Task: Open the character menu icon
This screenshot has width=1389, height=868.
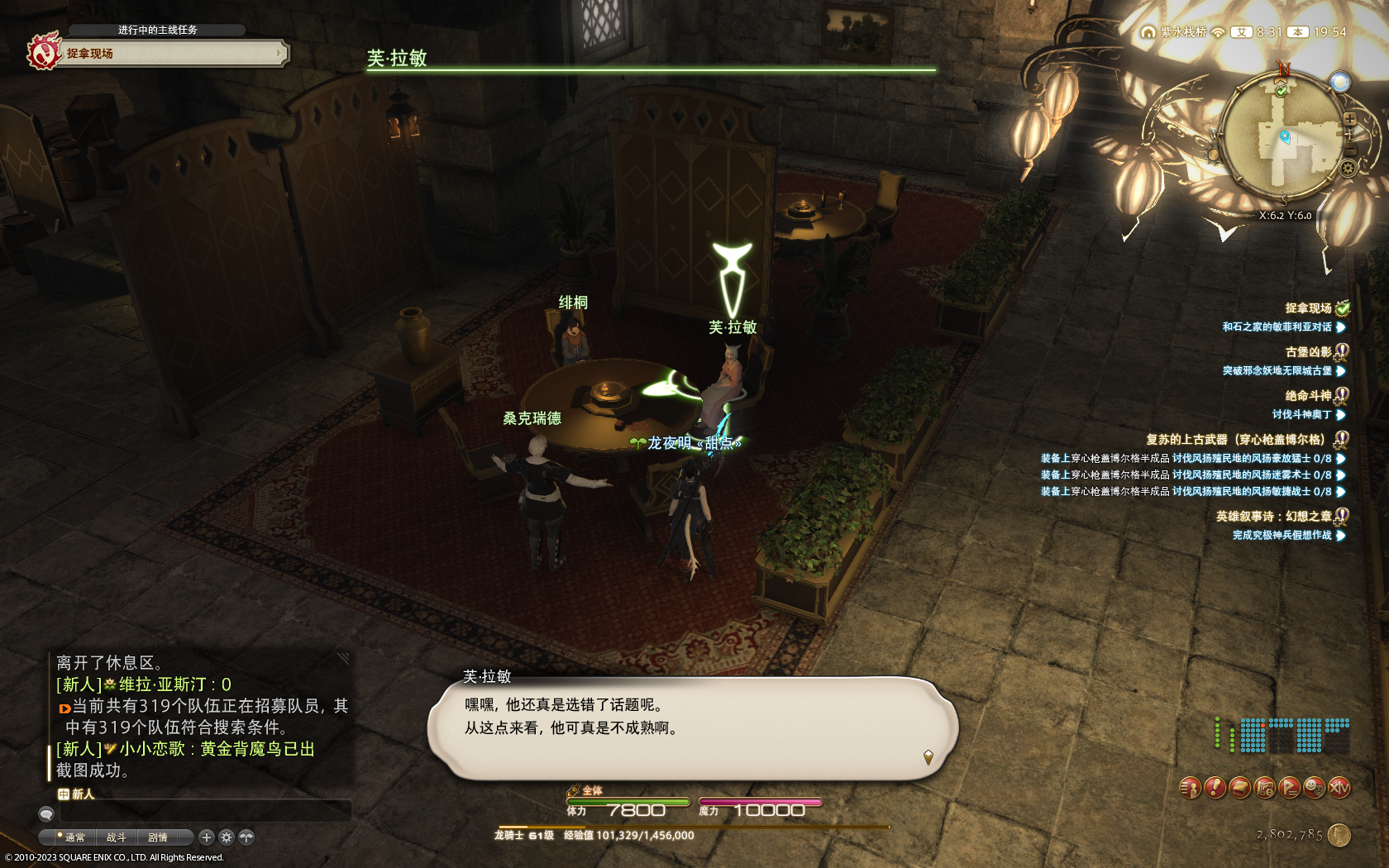Action: (1190, 788)
